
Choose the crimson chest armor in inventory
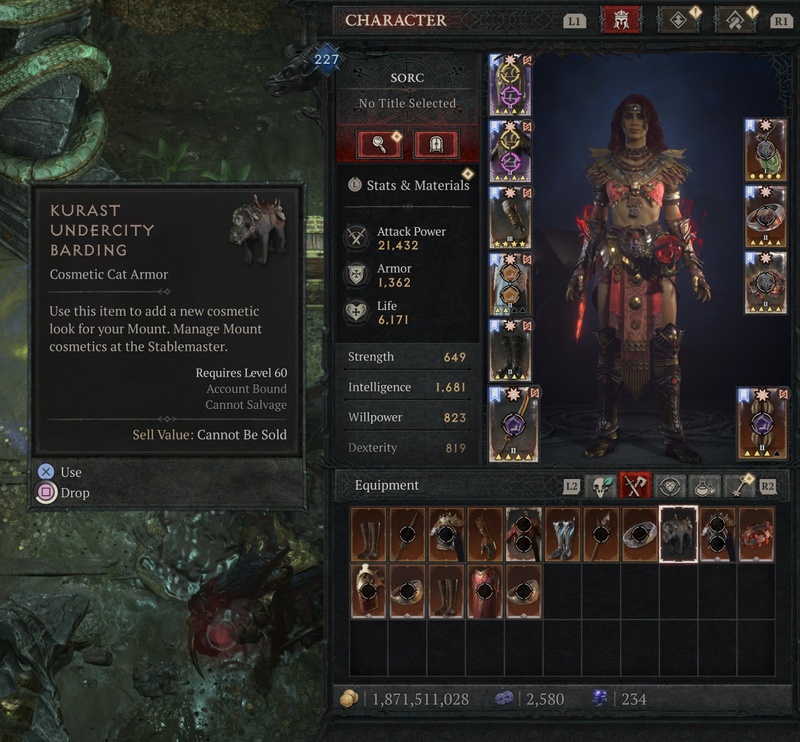click(x=484, y=590)
